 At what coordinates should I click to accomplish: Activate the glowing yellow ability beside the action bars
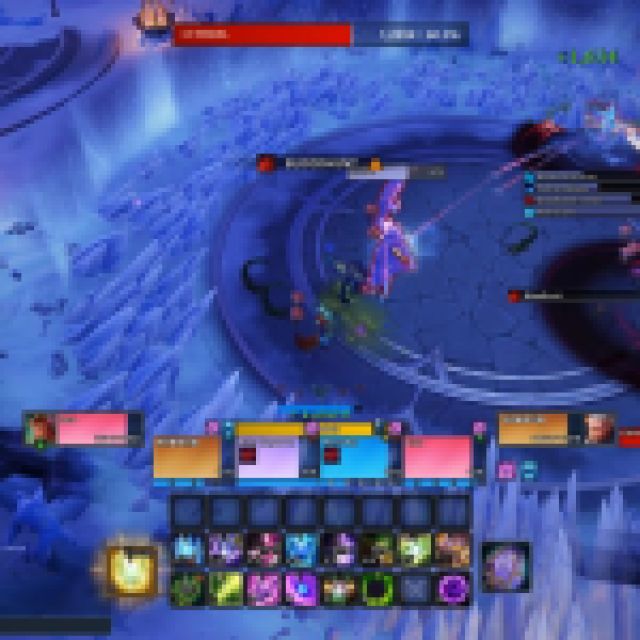[132, 570]
